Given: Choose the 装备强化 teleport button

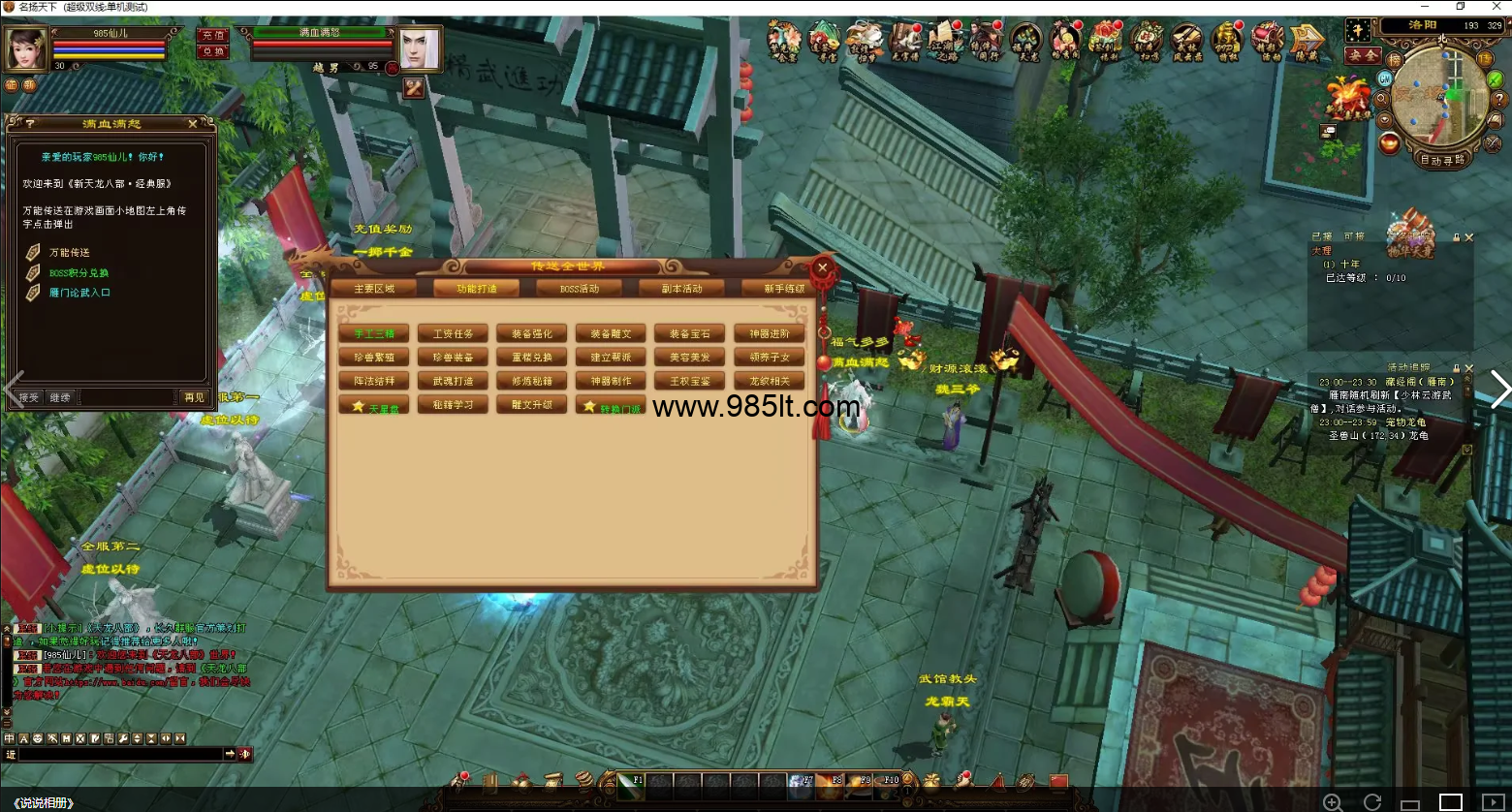Looking at the screenshot, I should (531, 334).
